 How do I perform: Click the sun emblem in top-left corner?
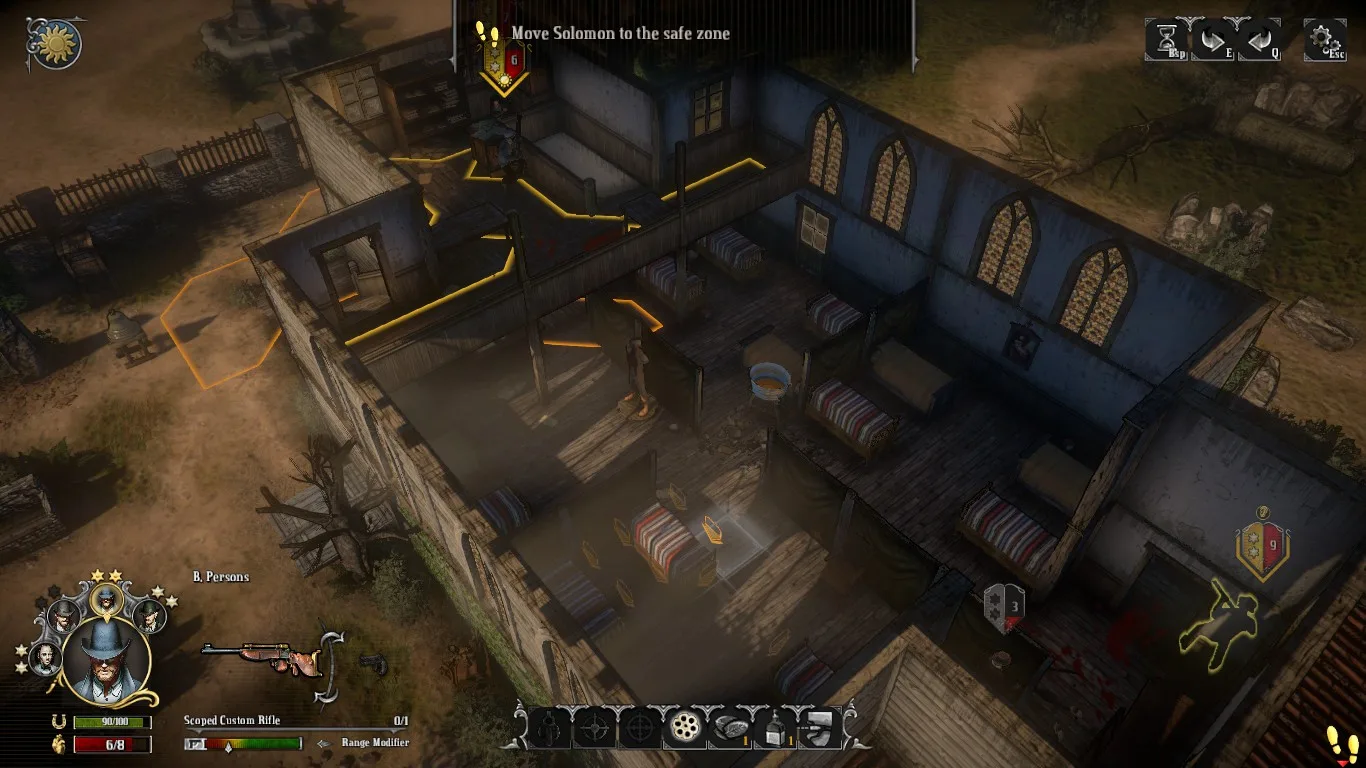pos(57,43)
